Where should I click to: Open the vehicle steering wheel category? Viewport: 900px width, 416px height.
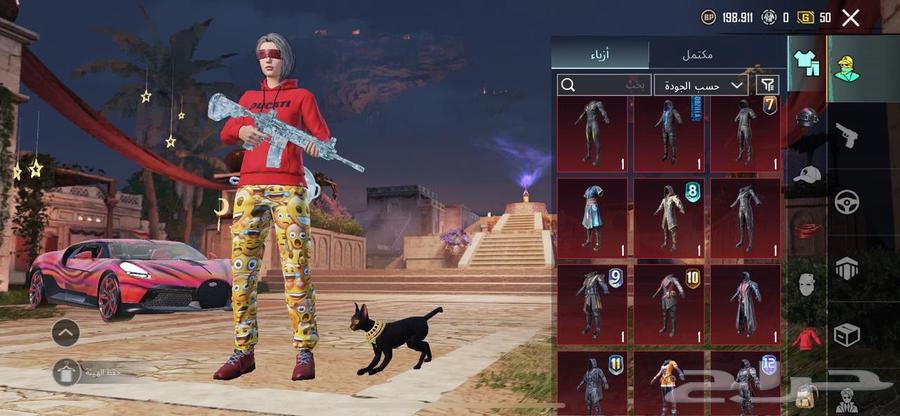[x=847, y=202]
